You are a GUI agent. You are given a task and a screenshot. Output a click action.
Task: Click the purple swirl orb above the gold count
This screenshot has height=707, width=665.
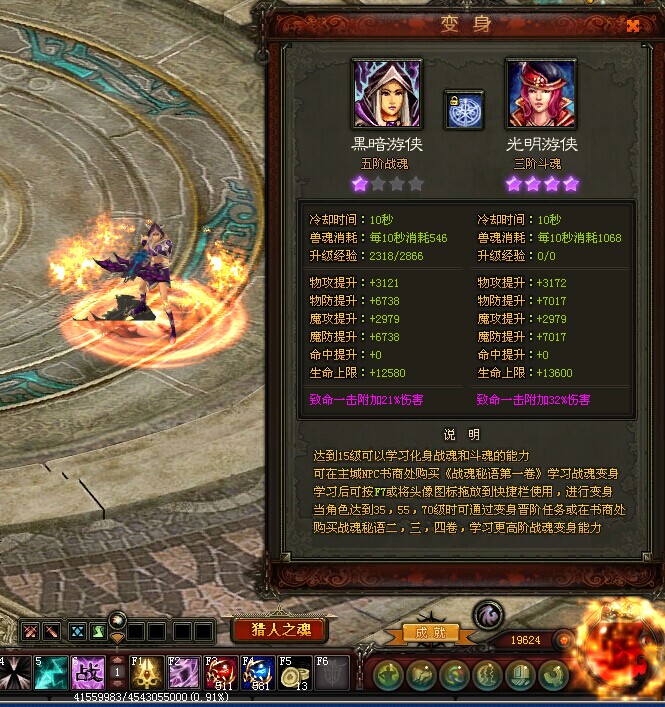click(487, 613)
